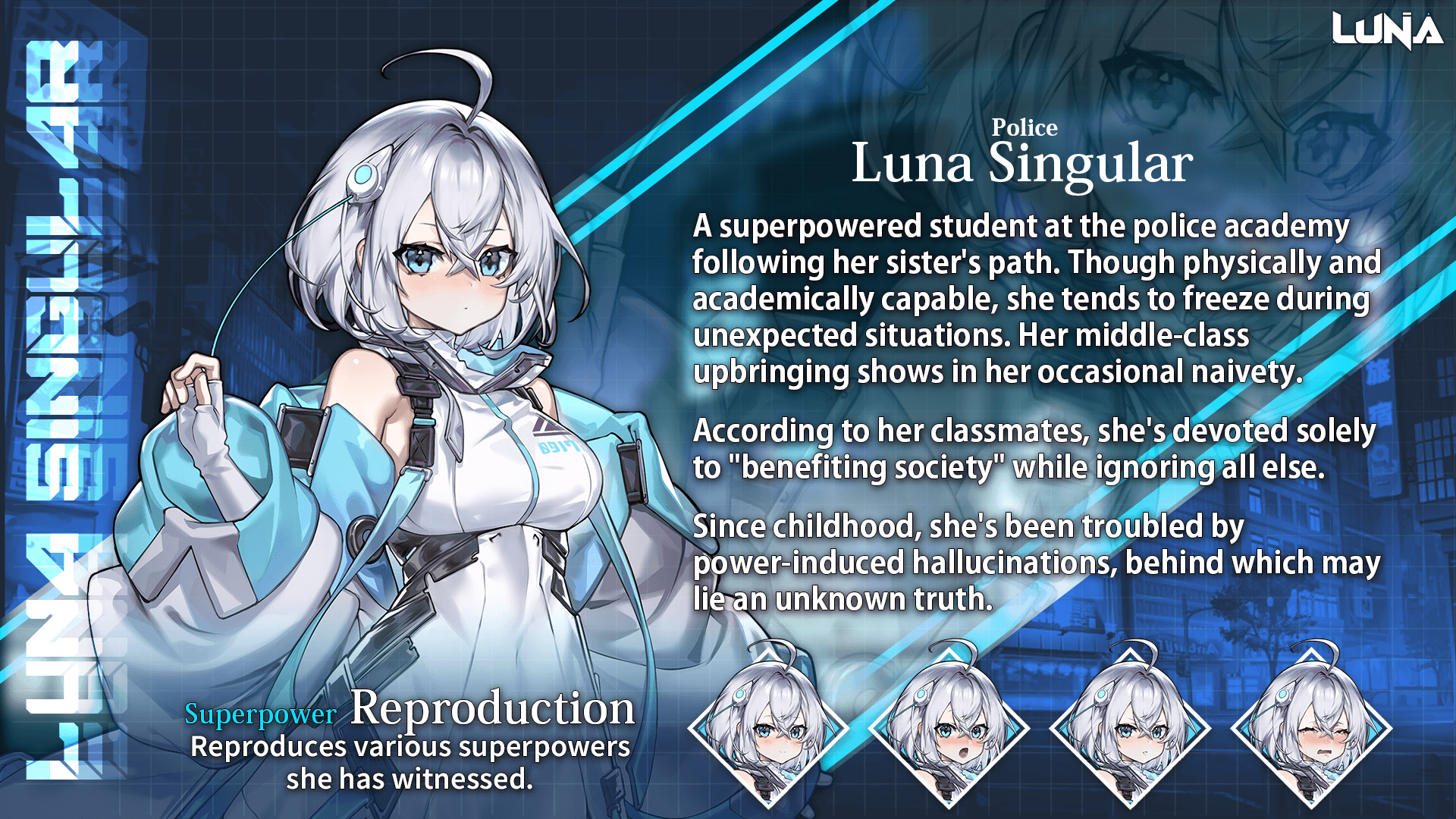Pick the worried slightly-parted-lips portrait
1456x819 pixels.
(1130, 726)
